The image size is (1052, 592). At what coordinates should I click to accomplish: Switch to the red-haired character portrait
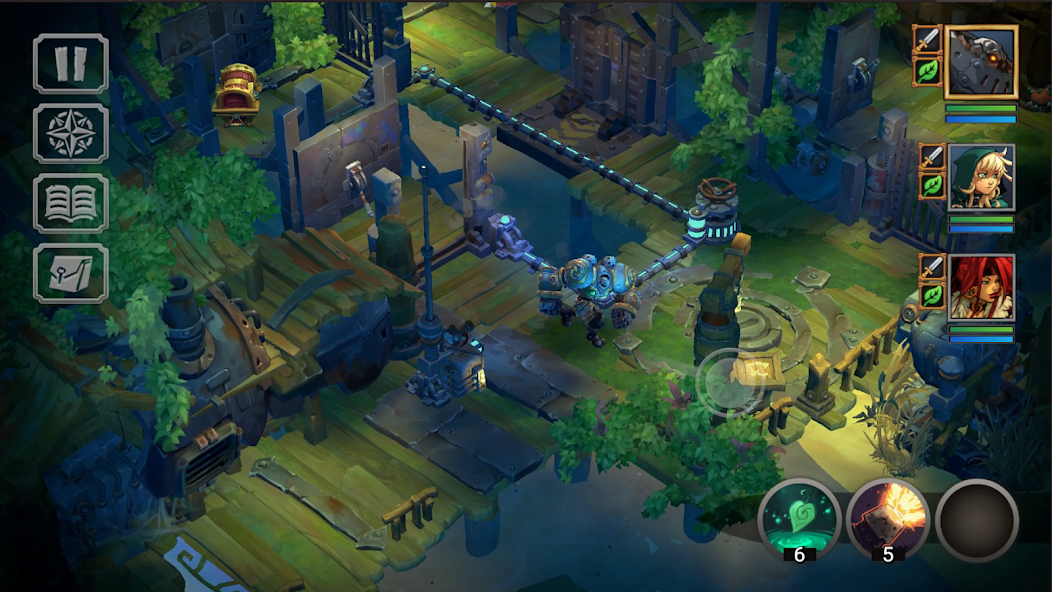(x=981, y=287)
